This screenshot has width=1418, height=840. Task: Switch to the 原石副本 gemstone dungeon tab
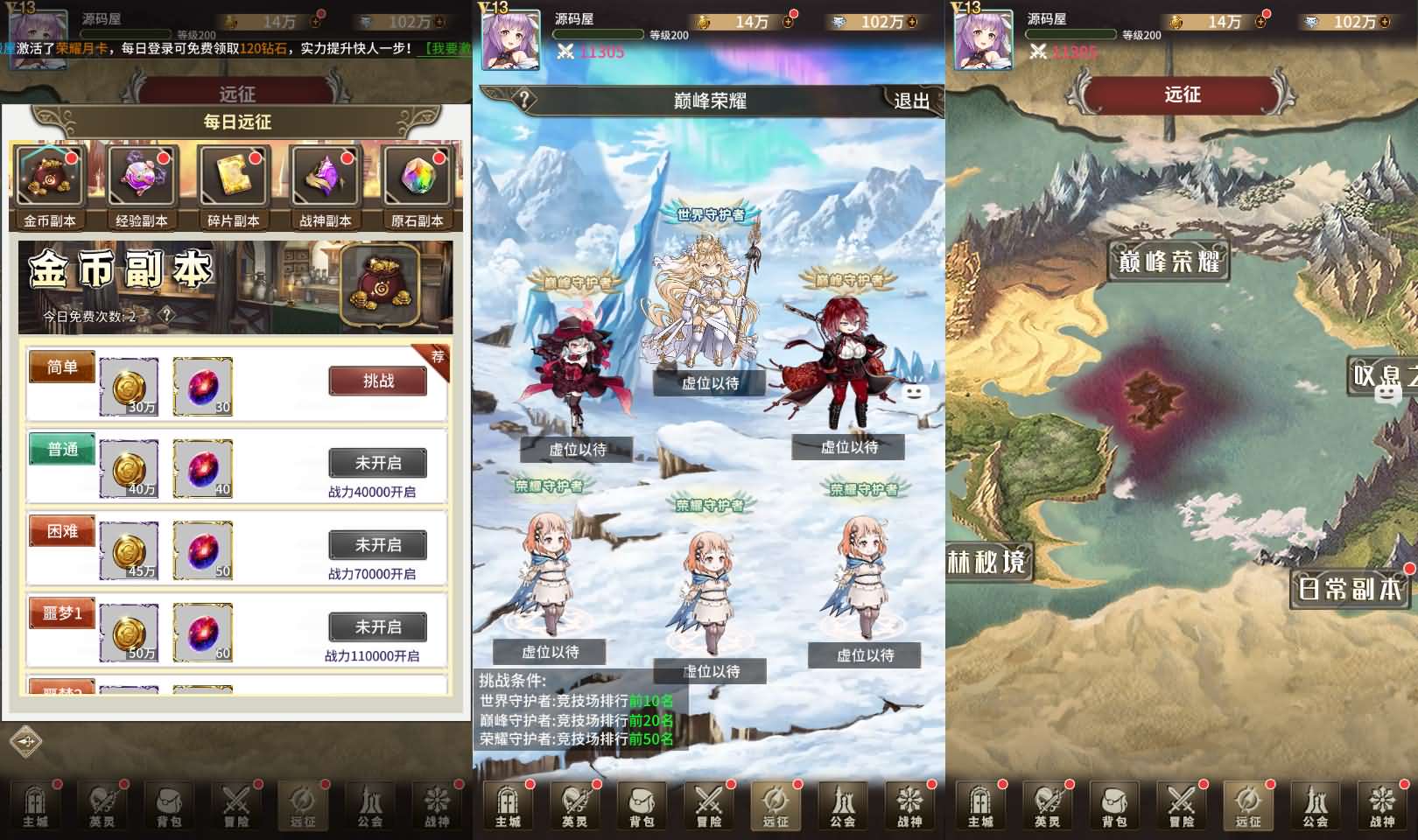[417, 185]
